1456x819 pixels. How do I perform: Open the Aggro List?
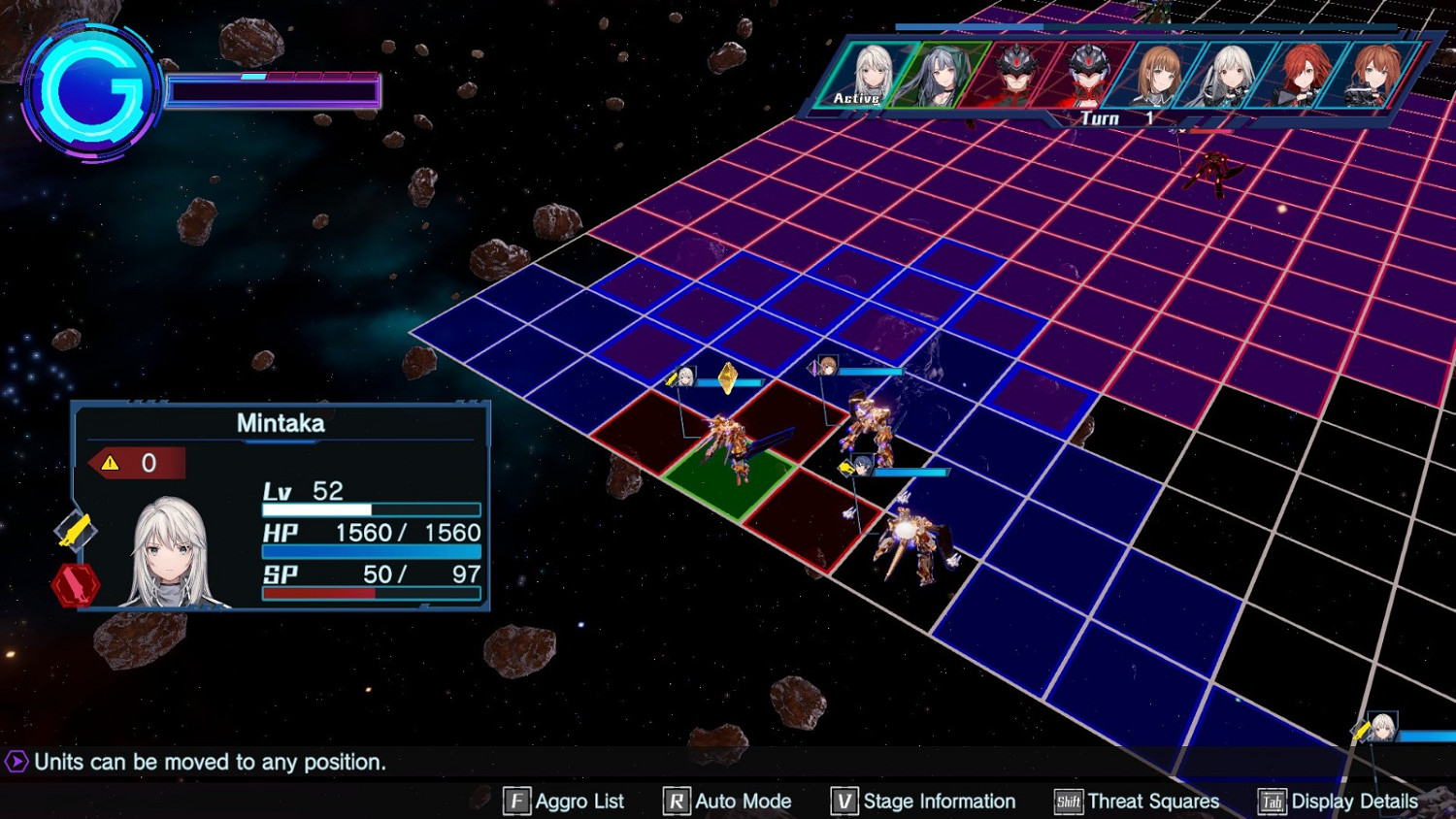(564, 802)
